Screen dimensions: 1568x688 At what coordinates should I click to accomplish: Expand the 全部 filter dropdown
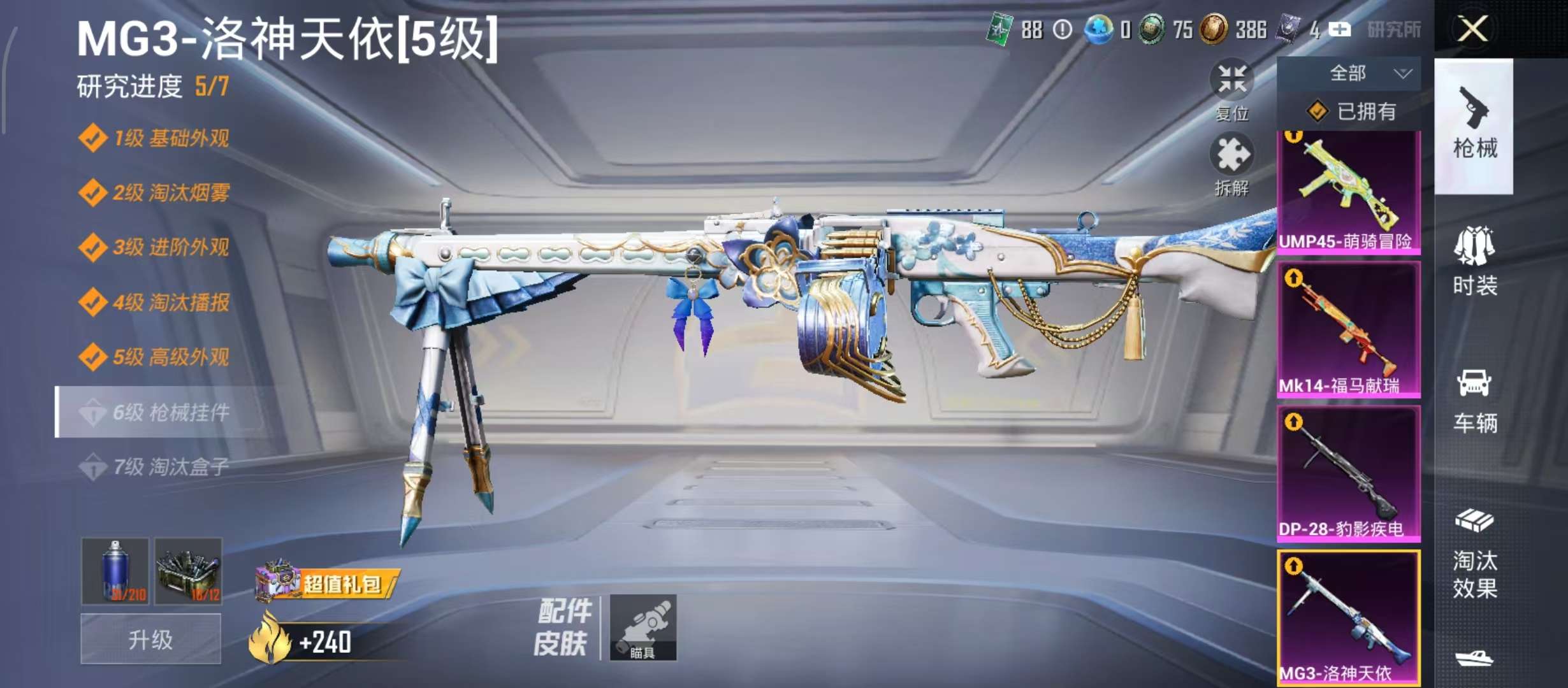(x=1349, y=74)
